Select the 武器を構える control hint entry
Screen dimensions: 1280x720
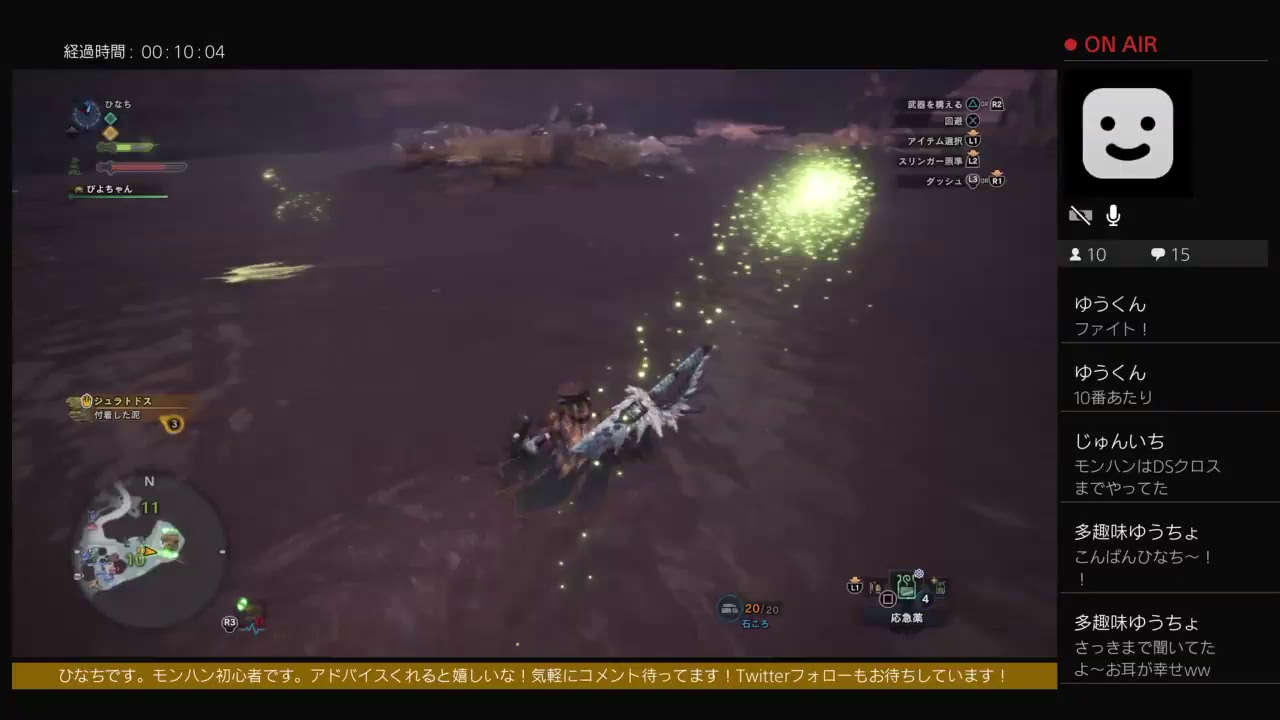[x=935, y=103]
